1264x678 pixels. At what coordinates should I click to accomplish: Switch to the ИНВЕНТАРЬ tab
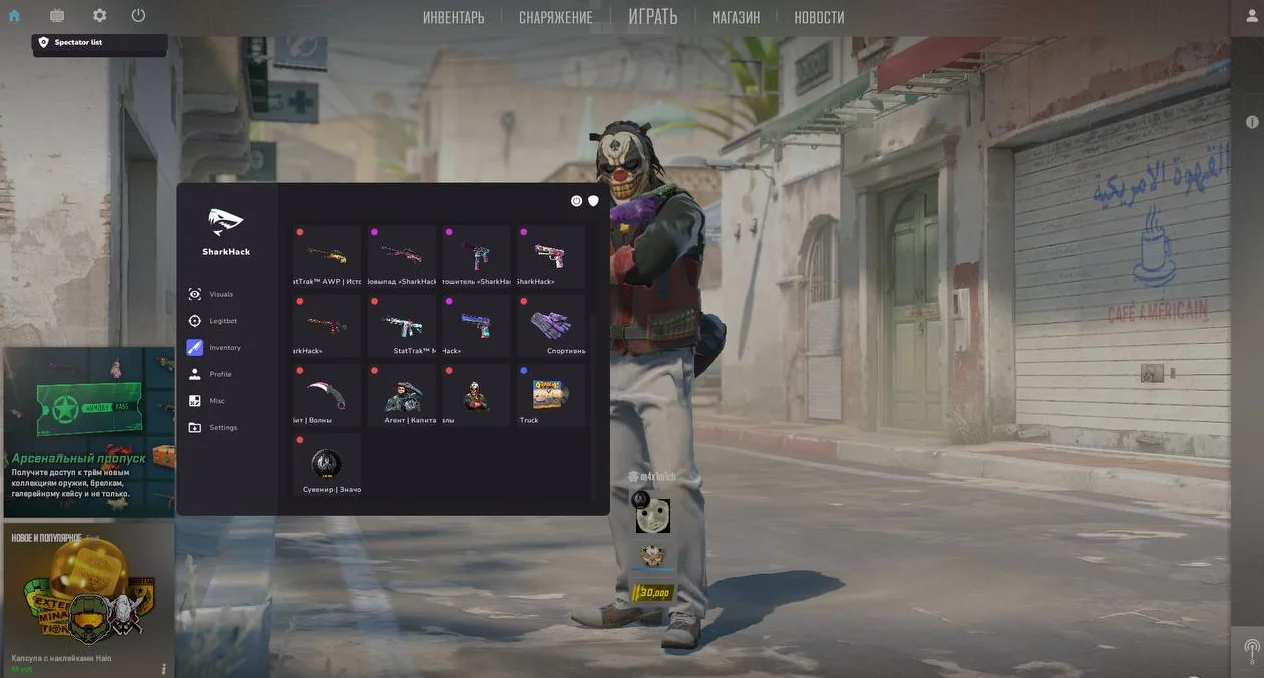(453, 18)
